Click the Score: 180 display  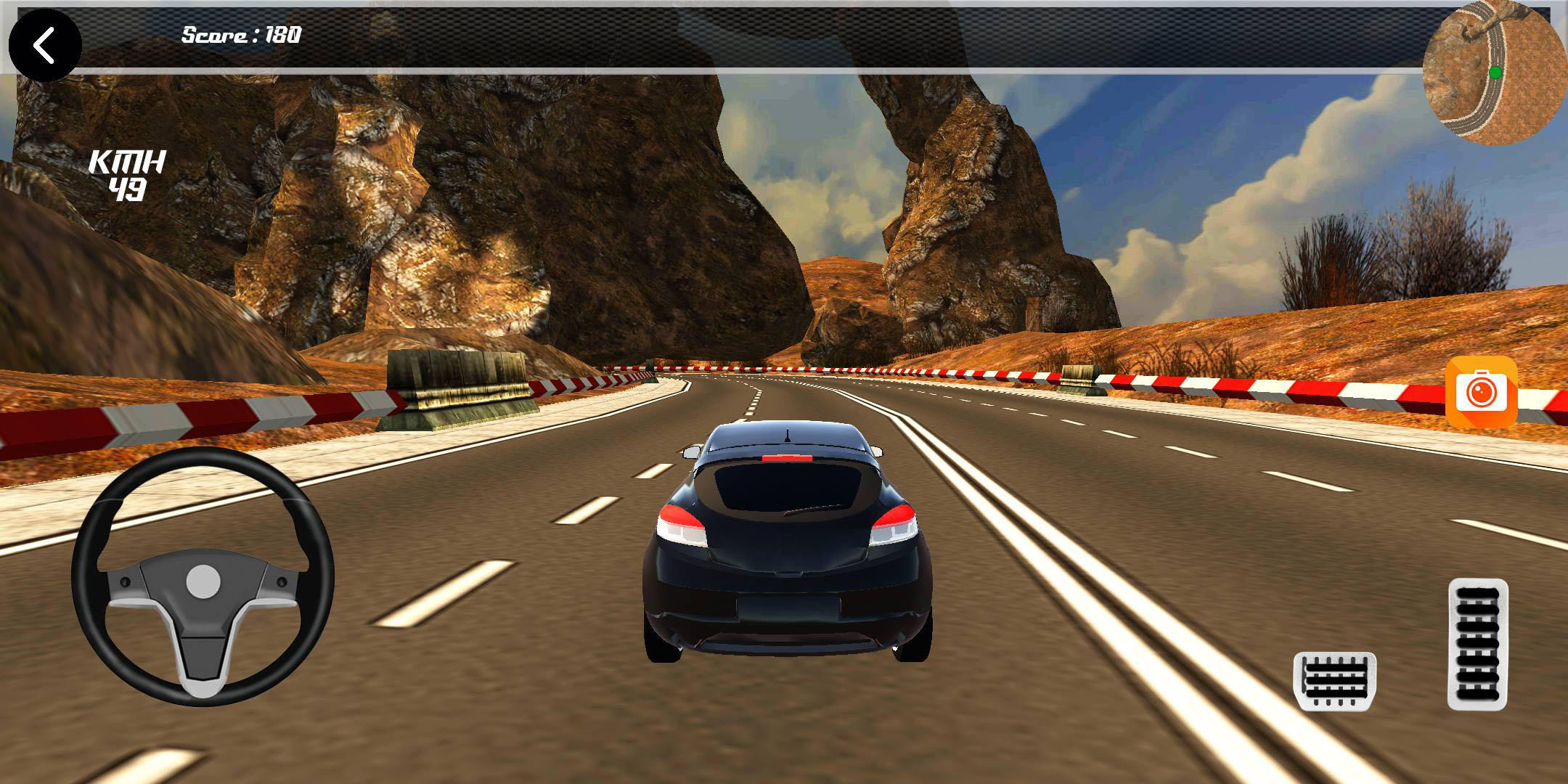240,33
